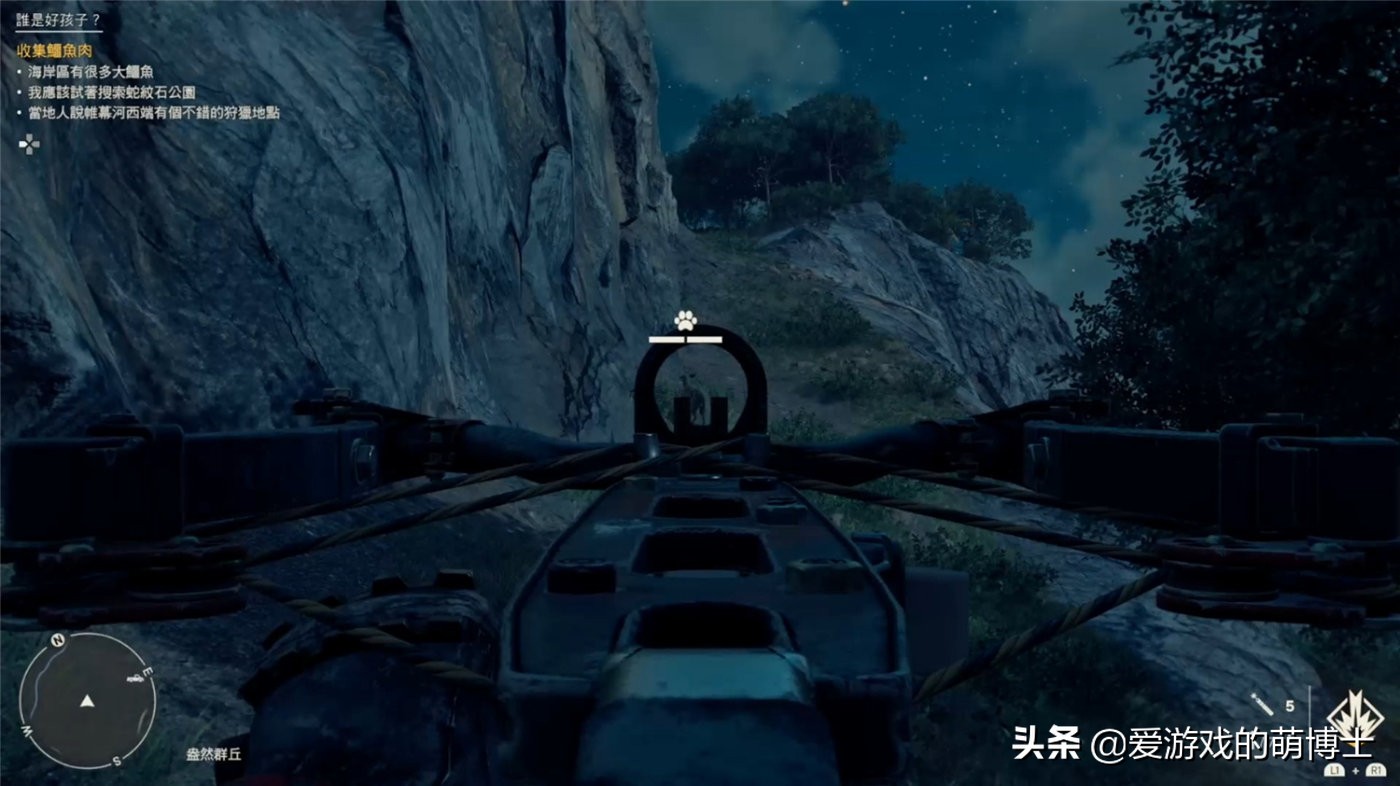Screen dimensions: 1400x786
Task: Click the white reload bar above the sight
Action: [x=687, y=340]
